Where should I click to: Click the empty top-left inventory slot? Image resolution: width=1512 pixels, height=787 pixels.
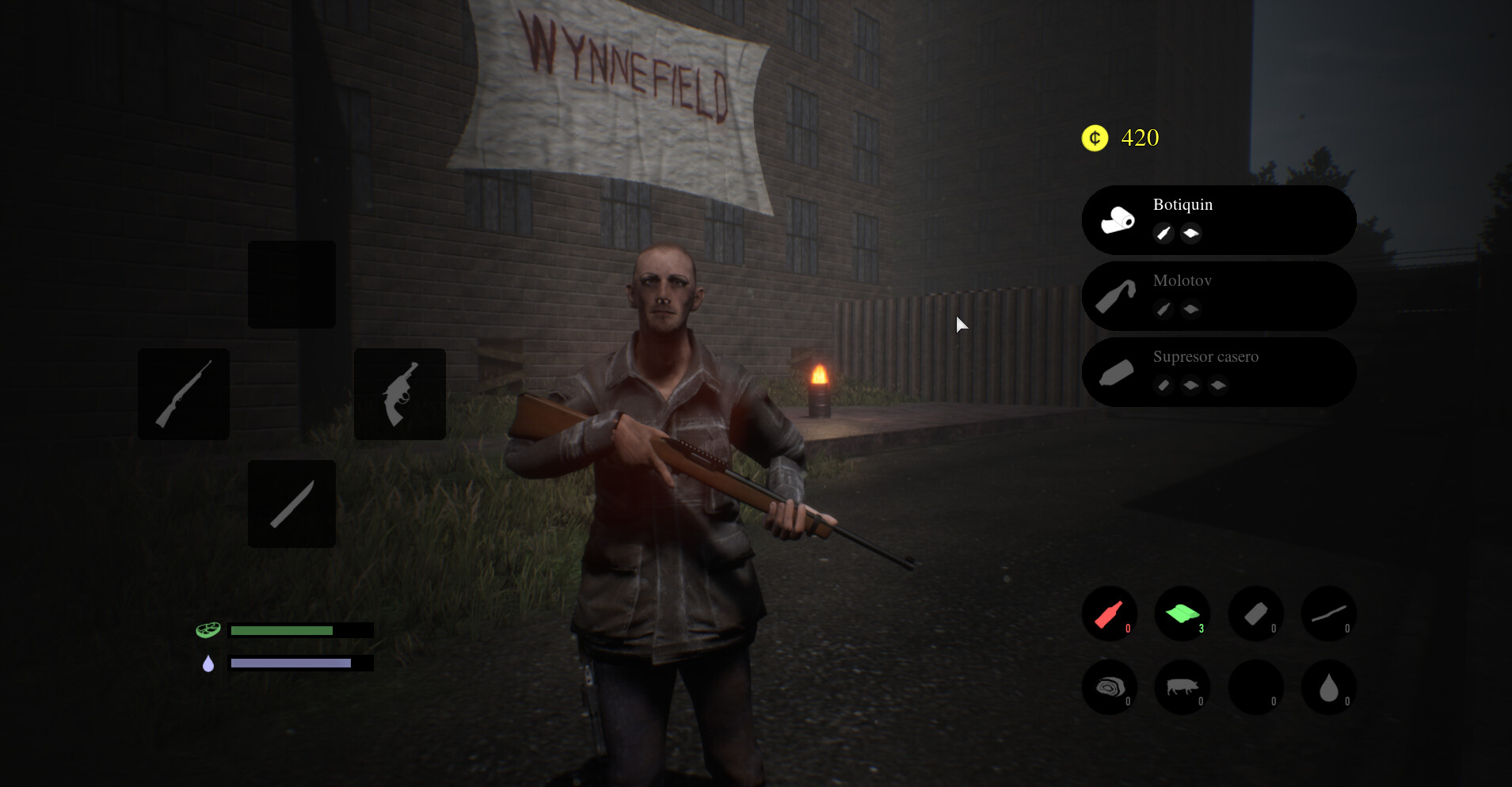[x=291, y=284]
